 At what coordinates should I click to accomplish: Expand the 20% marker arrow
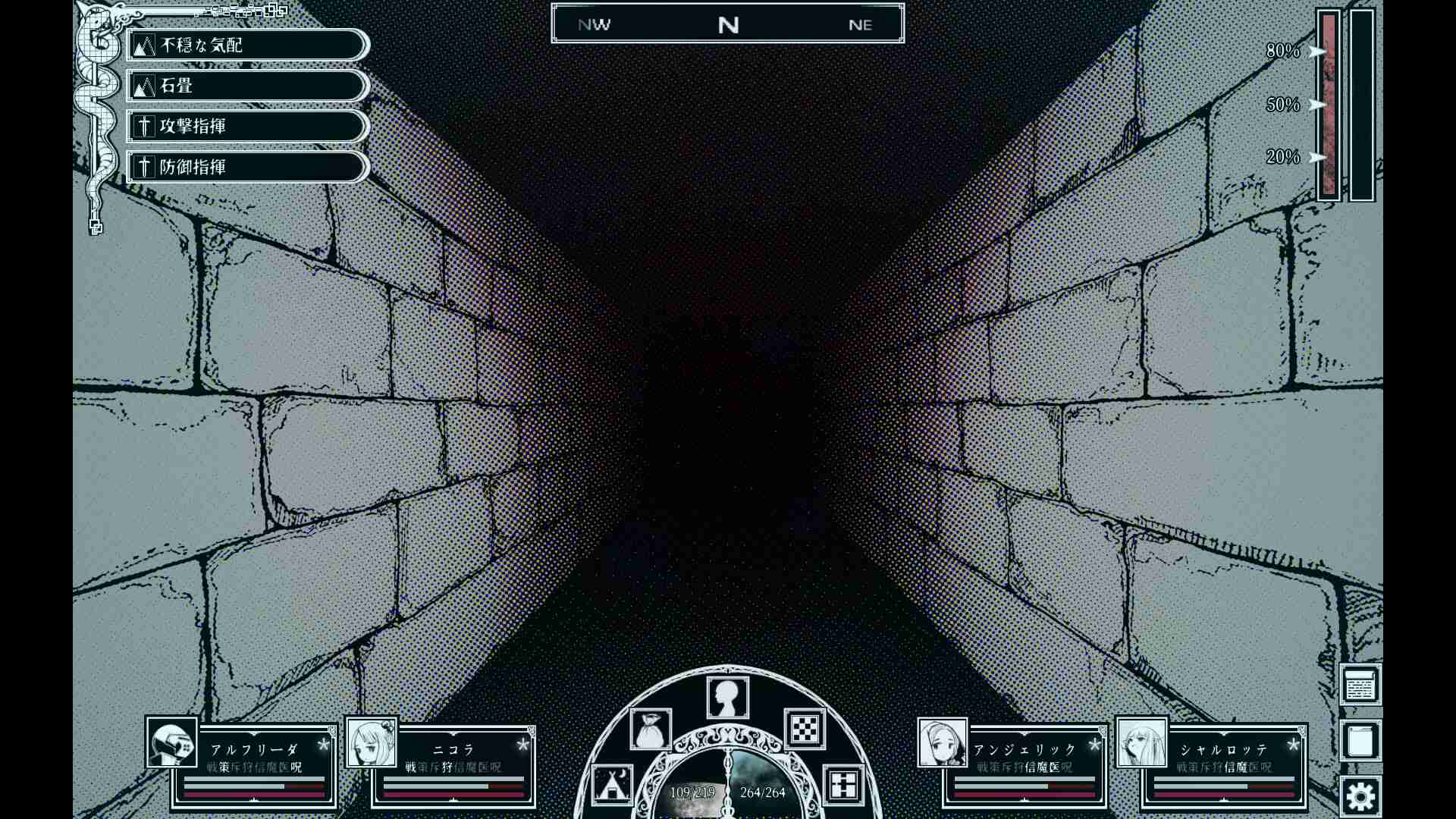tap(1317, 158)
